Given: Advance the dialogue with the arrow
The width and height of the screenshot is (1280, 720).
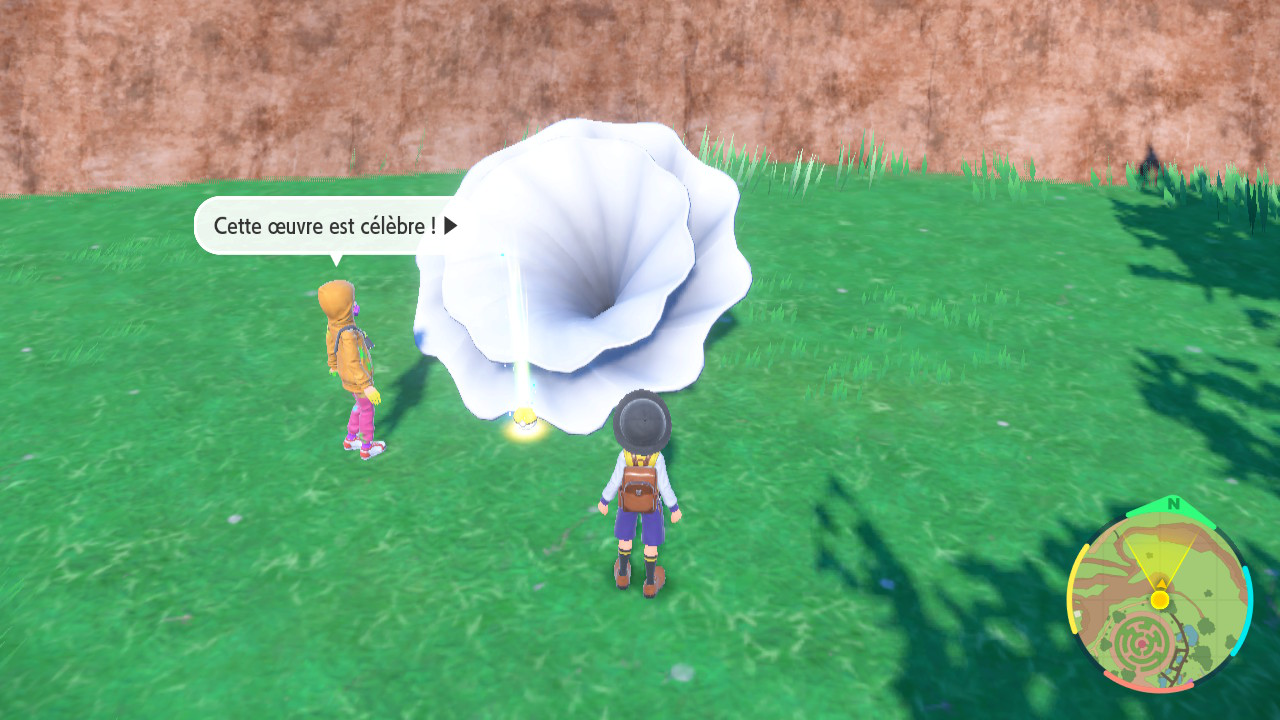Looking at the screenshot, I should tap(451, 226).
